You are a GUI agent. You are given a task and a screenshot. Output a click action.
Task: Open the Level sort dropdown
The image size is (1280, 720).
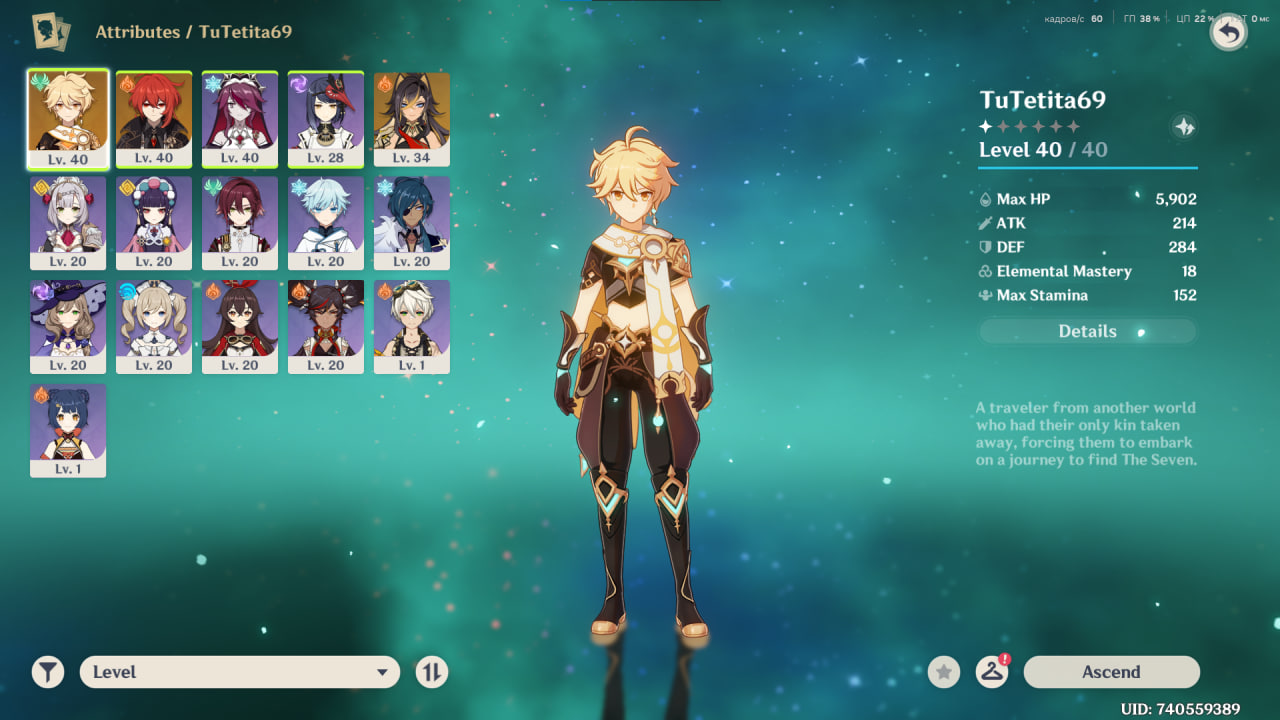pos(239,672)
